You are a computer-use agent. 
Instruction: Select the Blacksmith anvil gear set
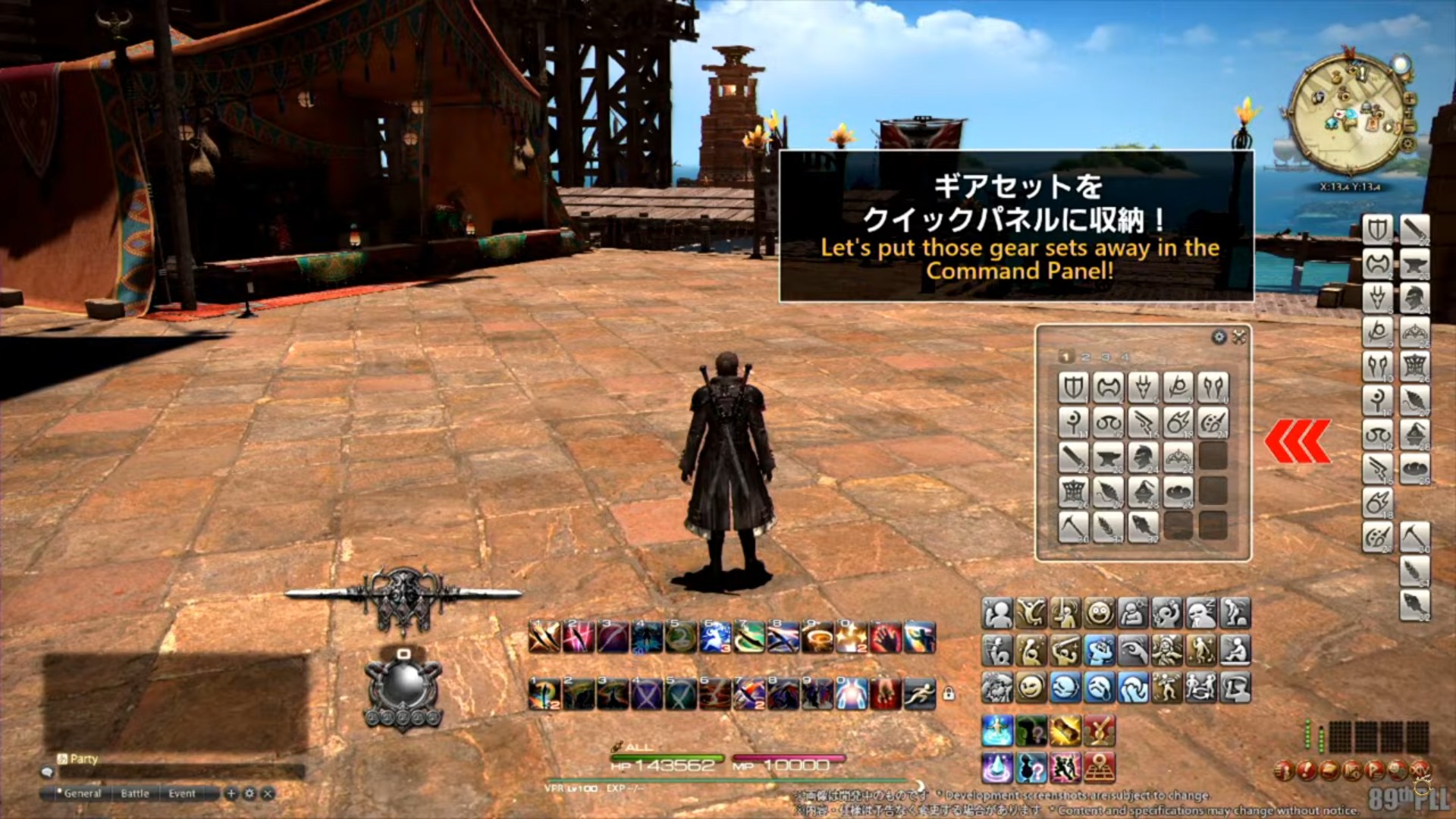(x=1108, y=457)
